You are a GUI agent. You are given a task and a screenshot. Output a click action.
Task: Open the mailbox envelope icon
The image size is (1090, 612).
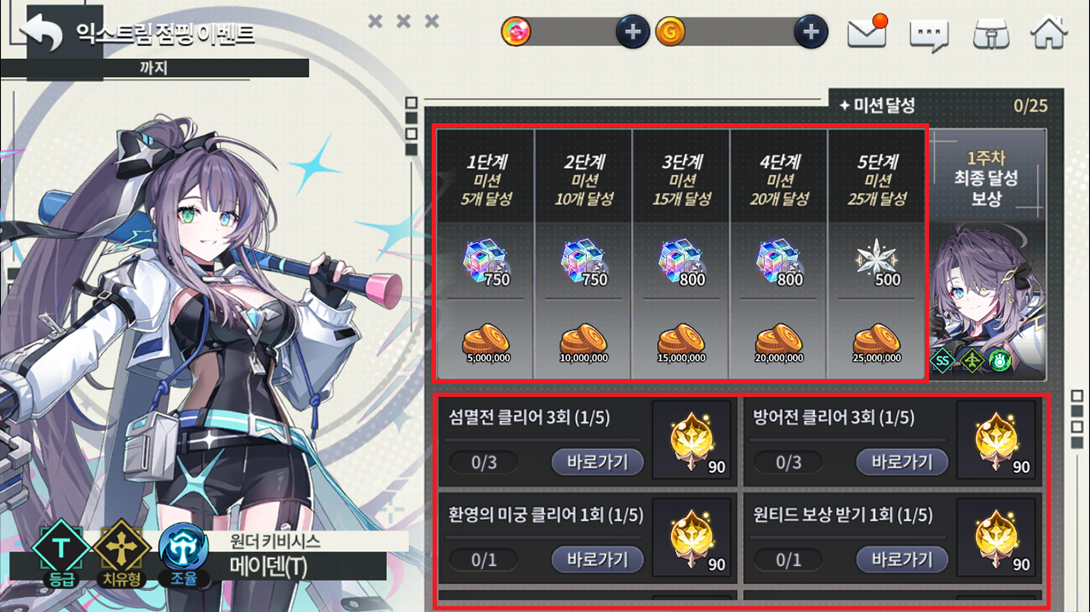[x=867, y=34]
